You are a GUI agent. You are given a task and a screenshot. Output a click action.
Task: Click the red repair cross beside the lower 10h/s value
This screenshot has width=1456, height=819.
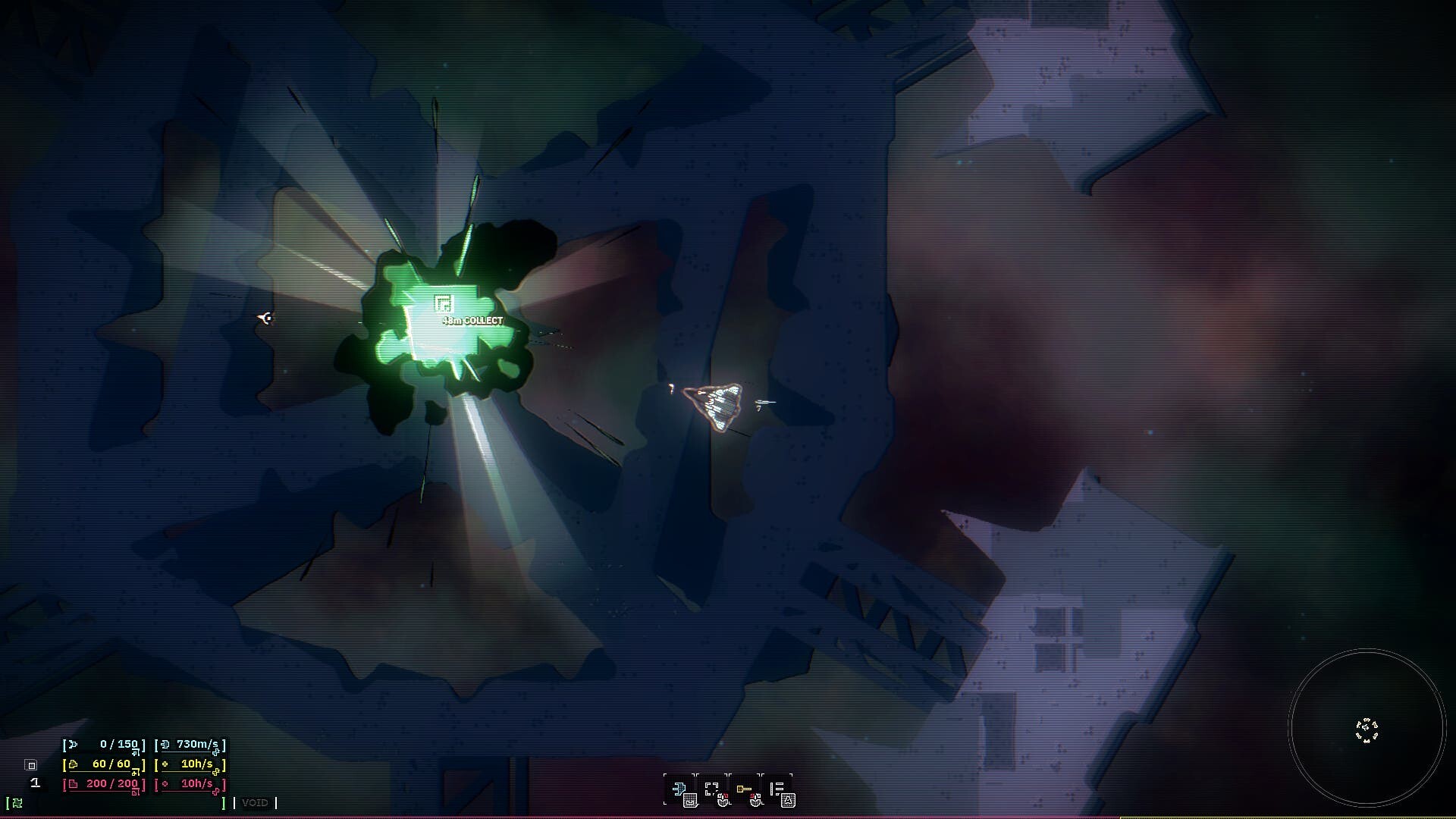(x=165, y=784)
